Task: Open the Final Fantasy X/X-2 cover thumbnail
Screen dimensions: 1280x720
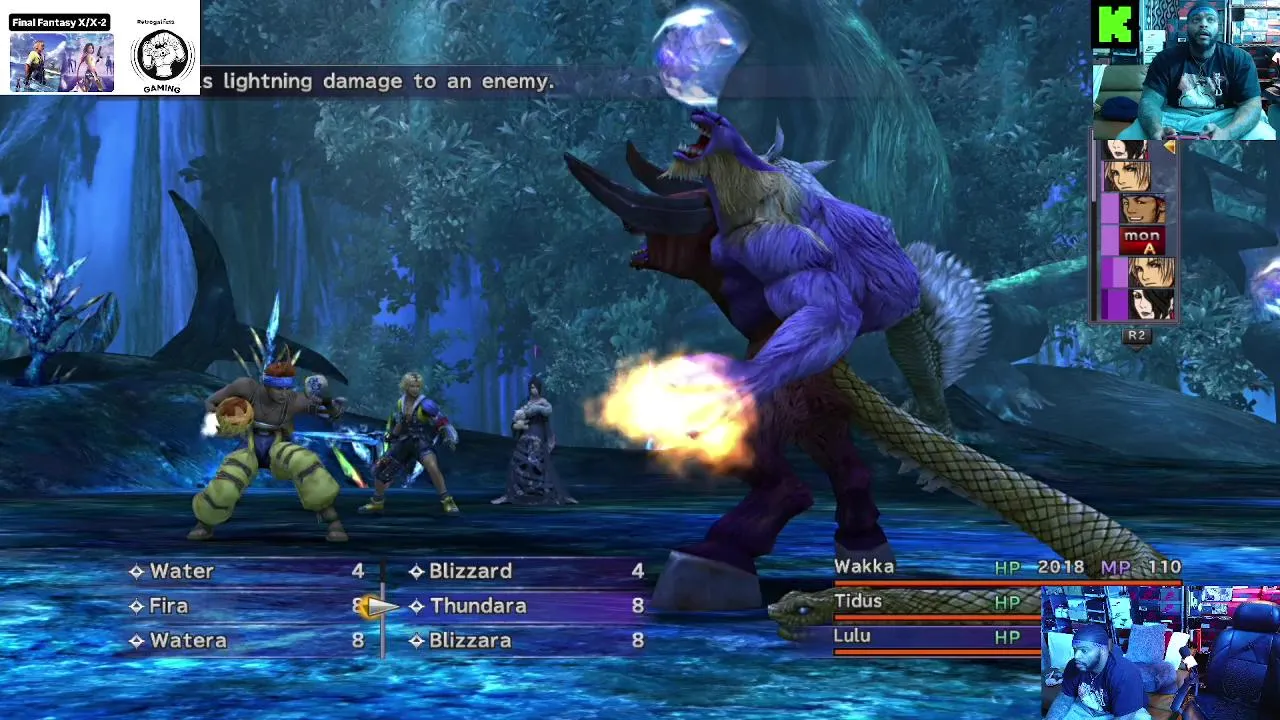Action: pos(62,61)
